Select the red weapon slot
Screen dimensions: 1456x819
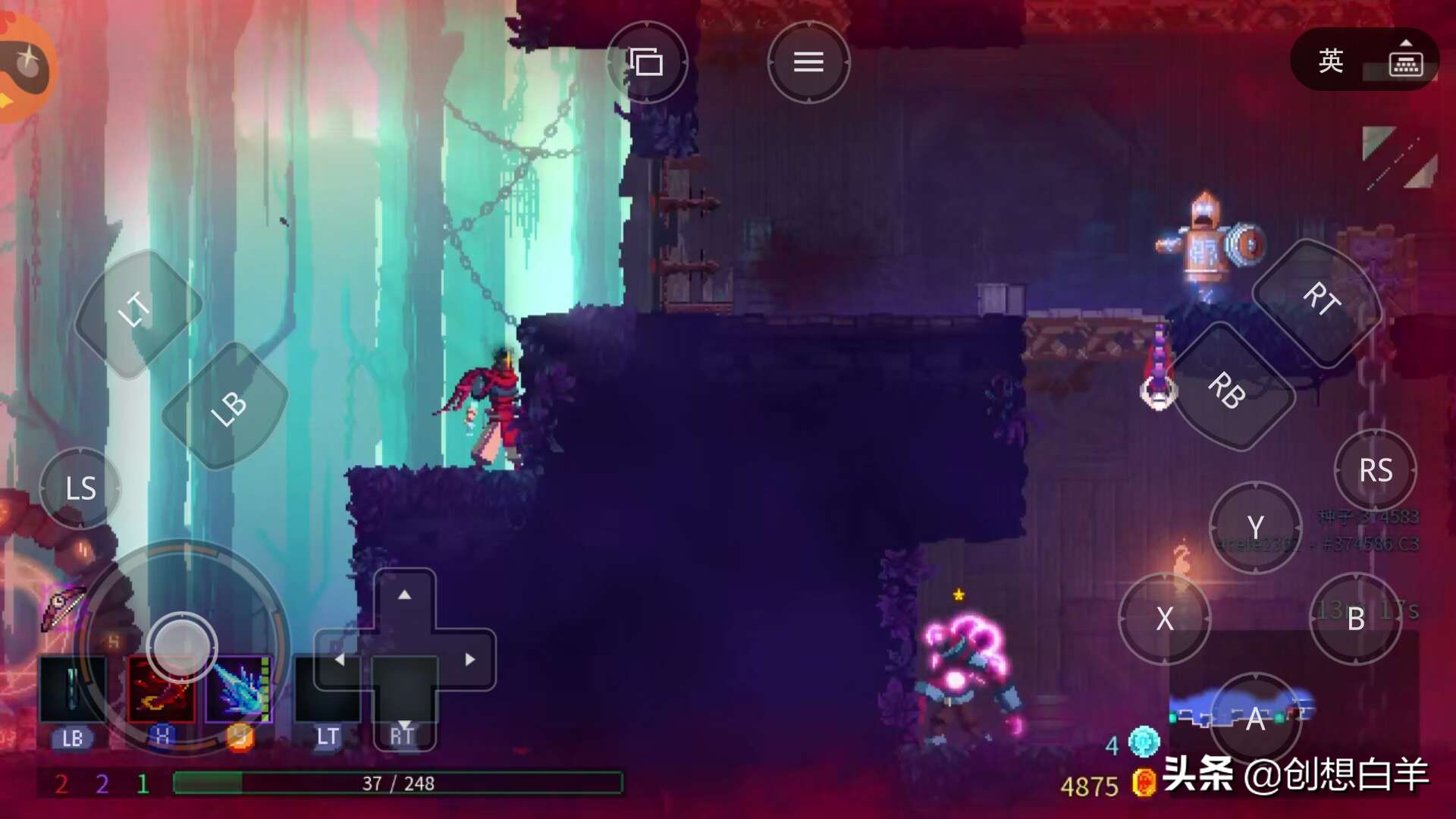click(160, 692)
